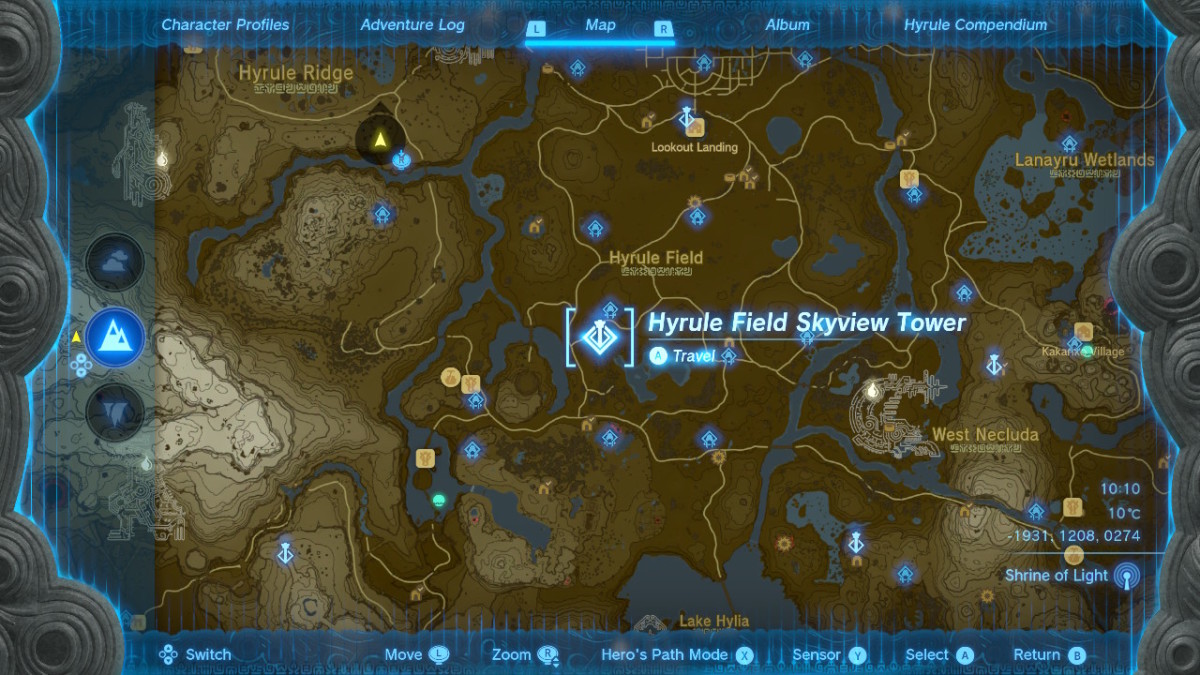
Task: Switch to the Hyrule Compendium tab
Action: [x=975, y=25]
